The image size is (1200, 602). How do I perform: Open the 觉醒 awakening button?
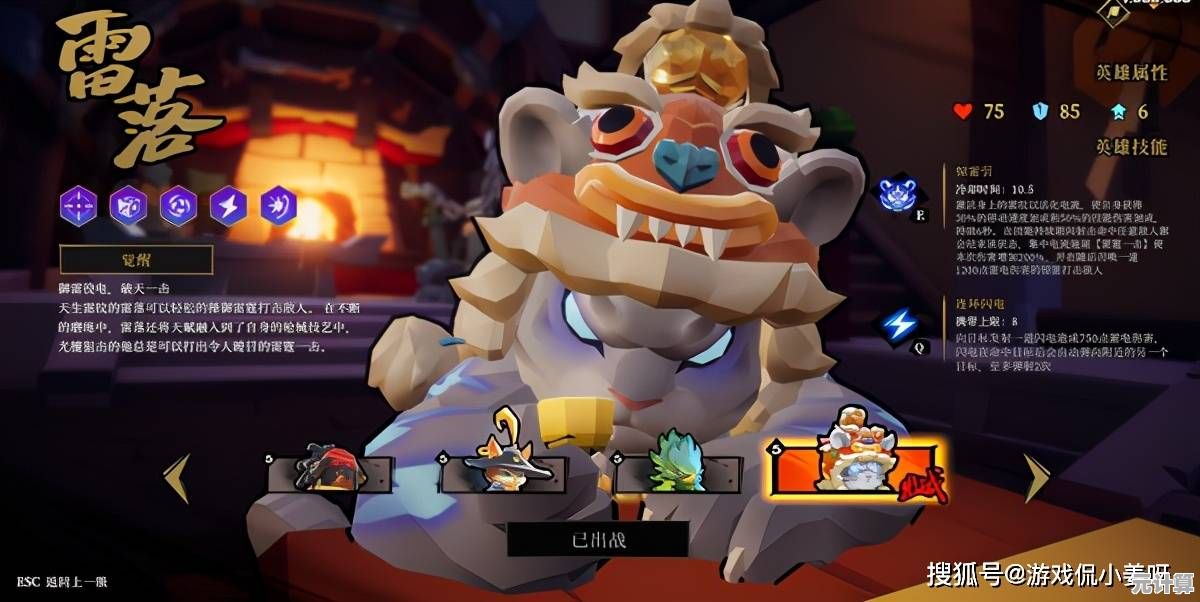[136, 260]
